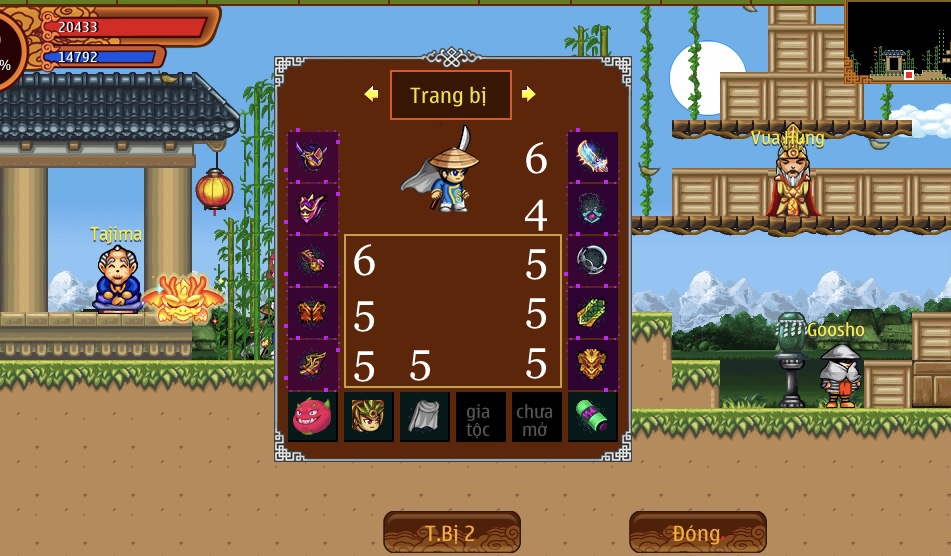The image size is (951, 556).
Task: Close the panel with the Đóng button
Action: pos(697,532)
